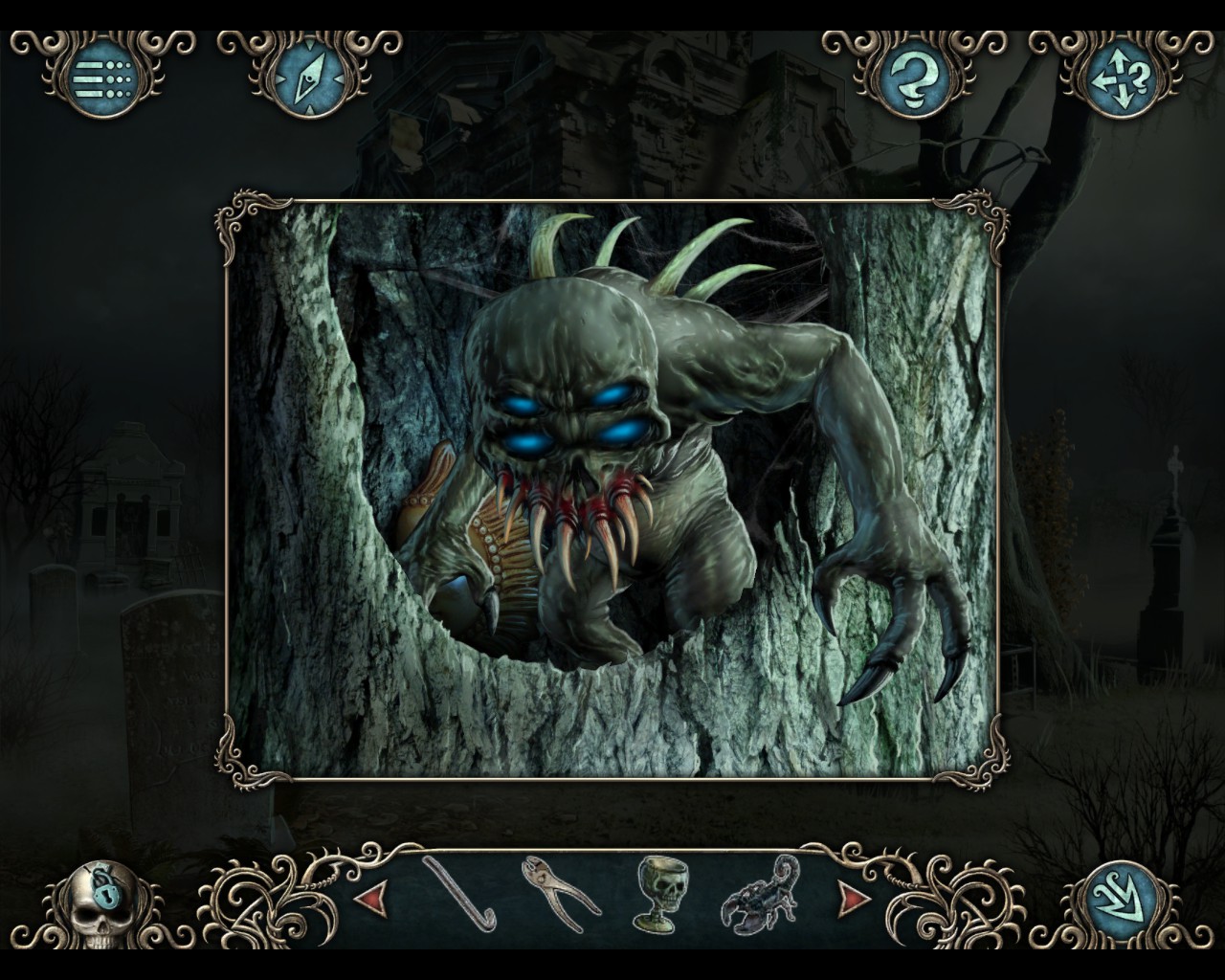
Task: Open the compass map icon
Action: 308,78
